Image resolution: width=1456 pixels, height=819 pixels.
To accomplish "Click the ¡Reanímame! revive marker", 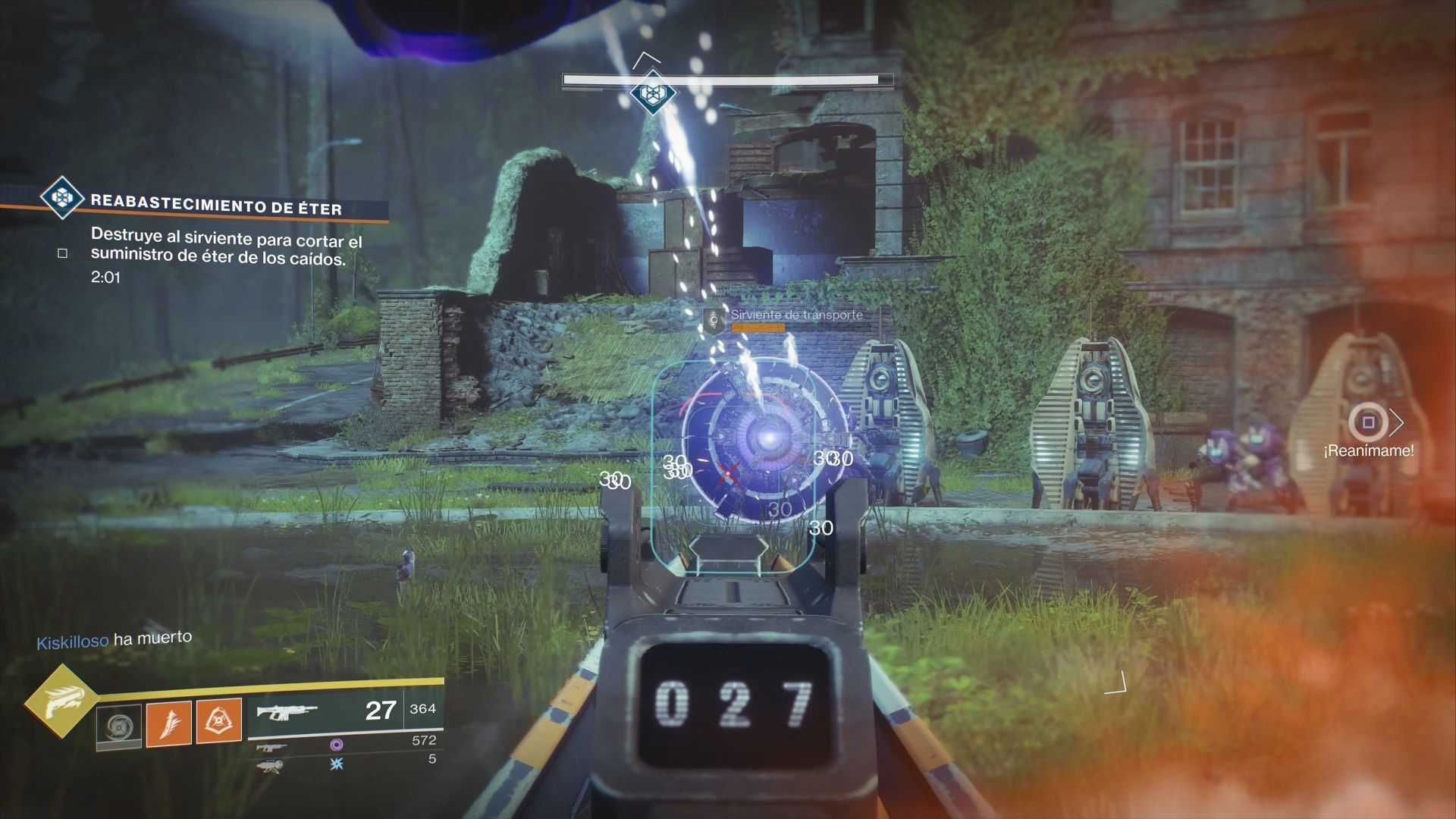I will (1368, 422).
